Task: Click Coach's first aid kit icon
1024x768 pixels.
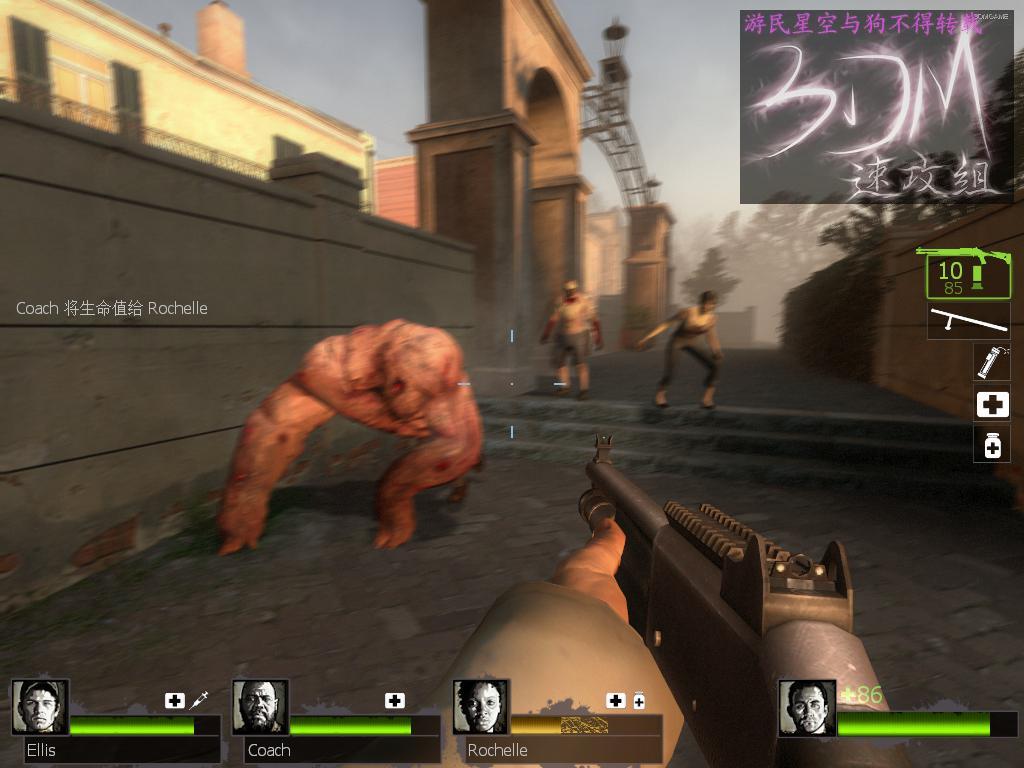Action: 395,701
